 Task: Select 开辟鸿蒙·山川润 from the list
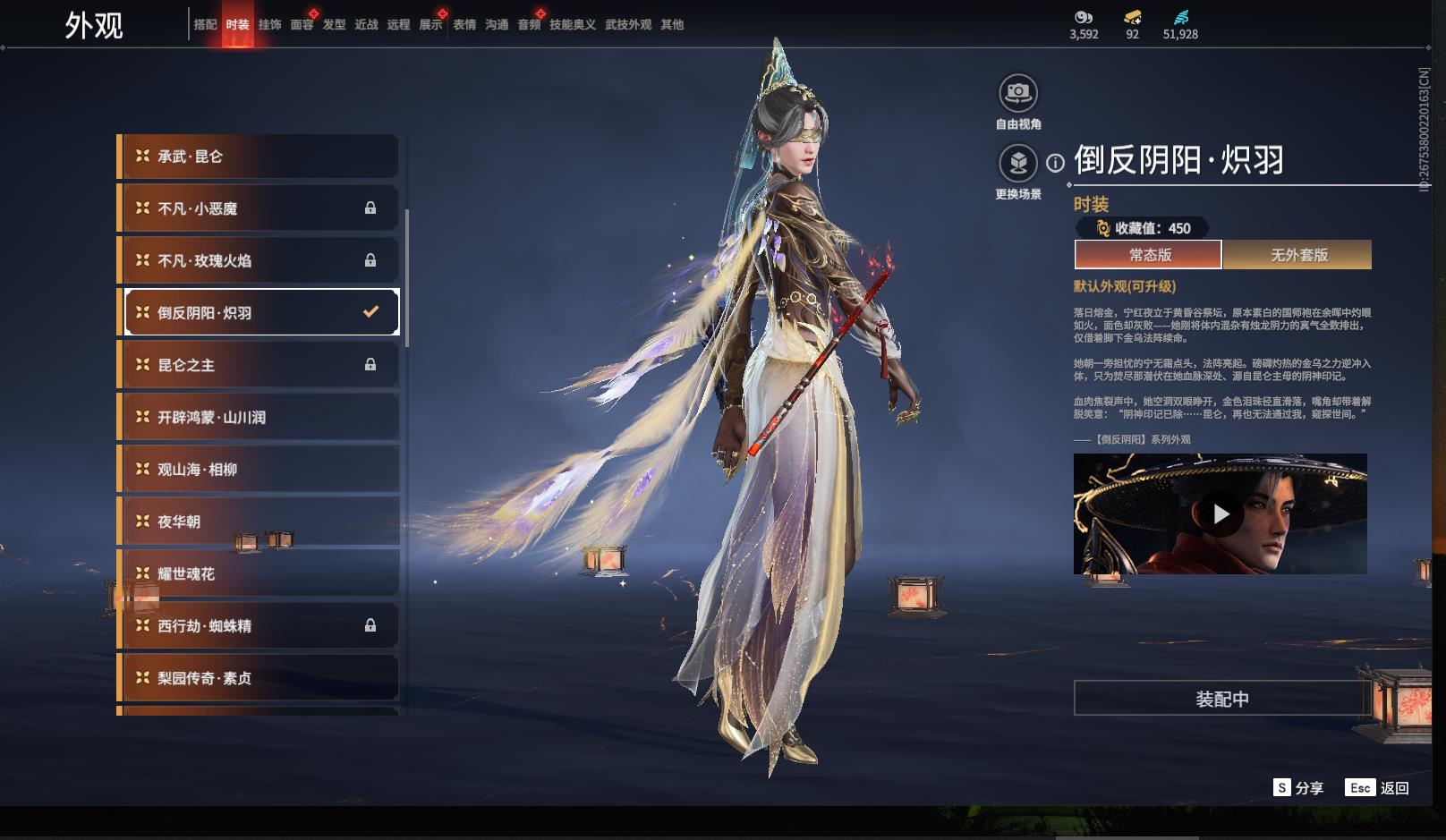click(x=259, y=417)
